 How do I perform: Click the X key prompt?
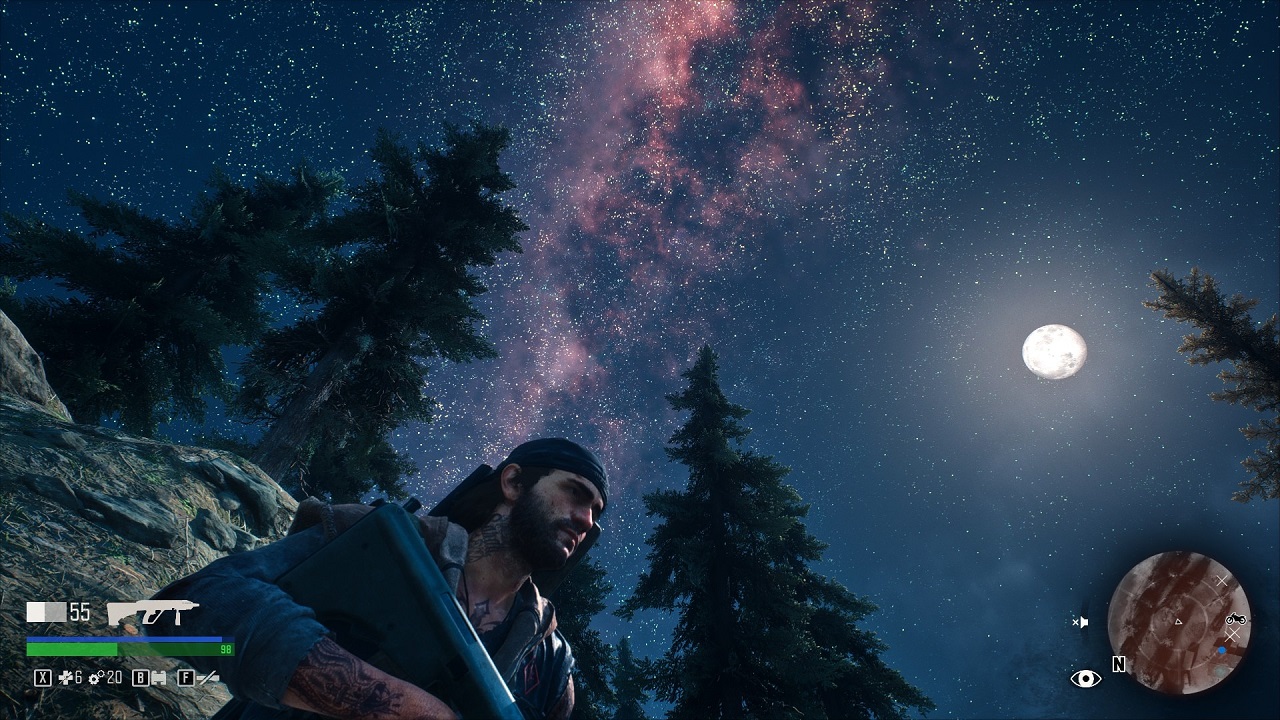pos(42,679)
